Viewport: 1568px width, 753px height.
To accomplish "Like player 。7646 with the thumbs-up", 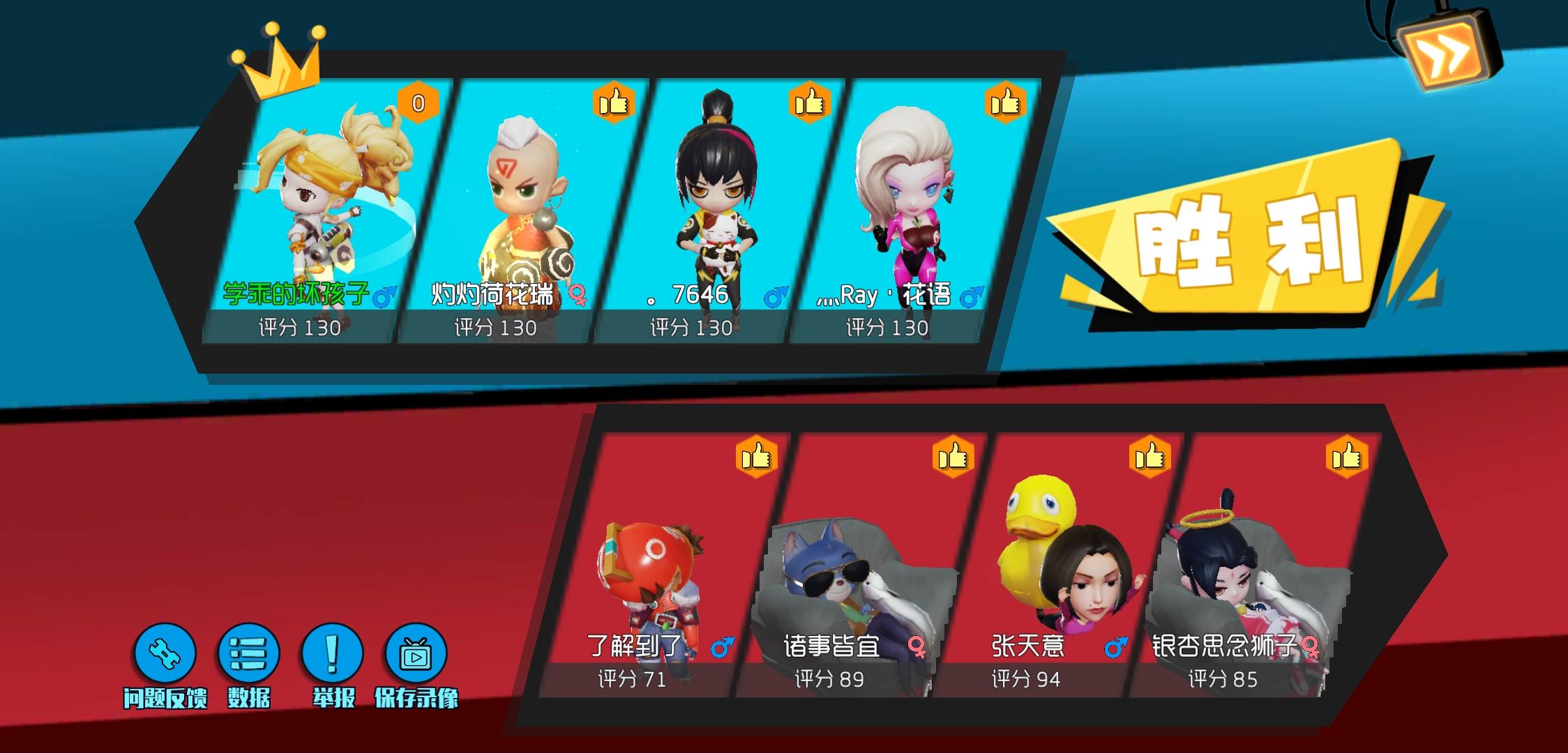I will click(810, 103).
